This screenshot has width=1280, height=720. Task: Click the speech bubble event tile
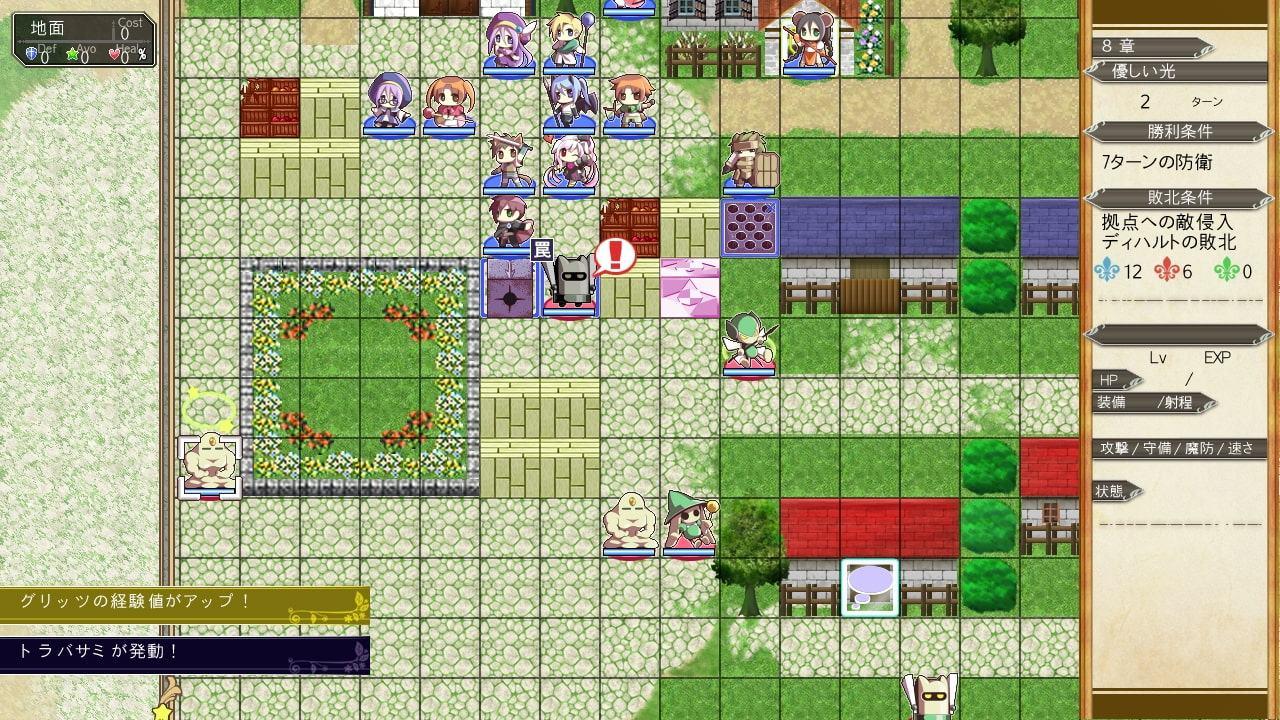(x=869, y=585)
